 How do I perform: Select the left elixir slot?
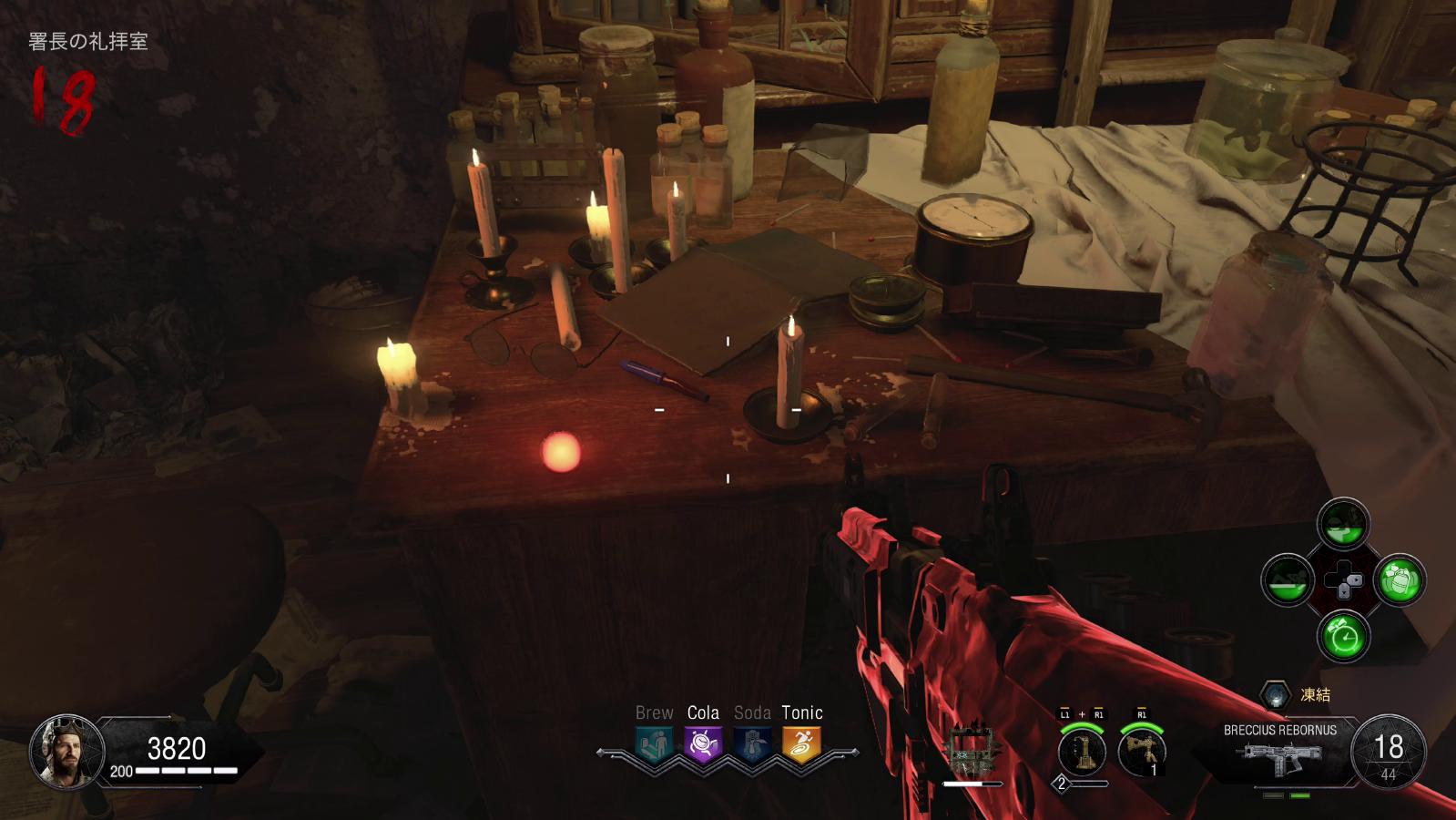coord(1288,580)
